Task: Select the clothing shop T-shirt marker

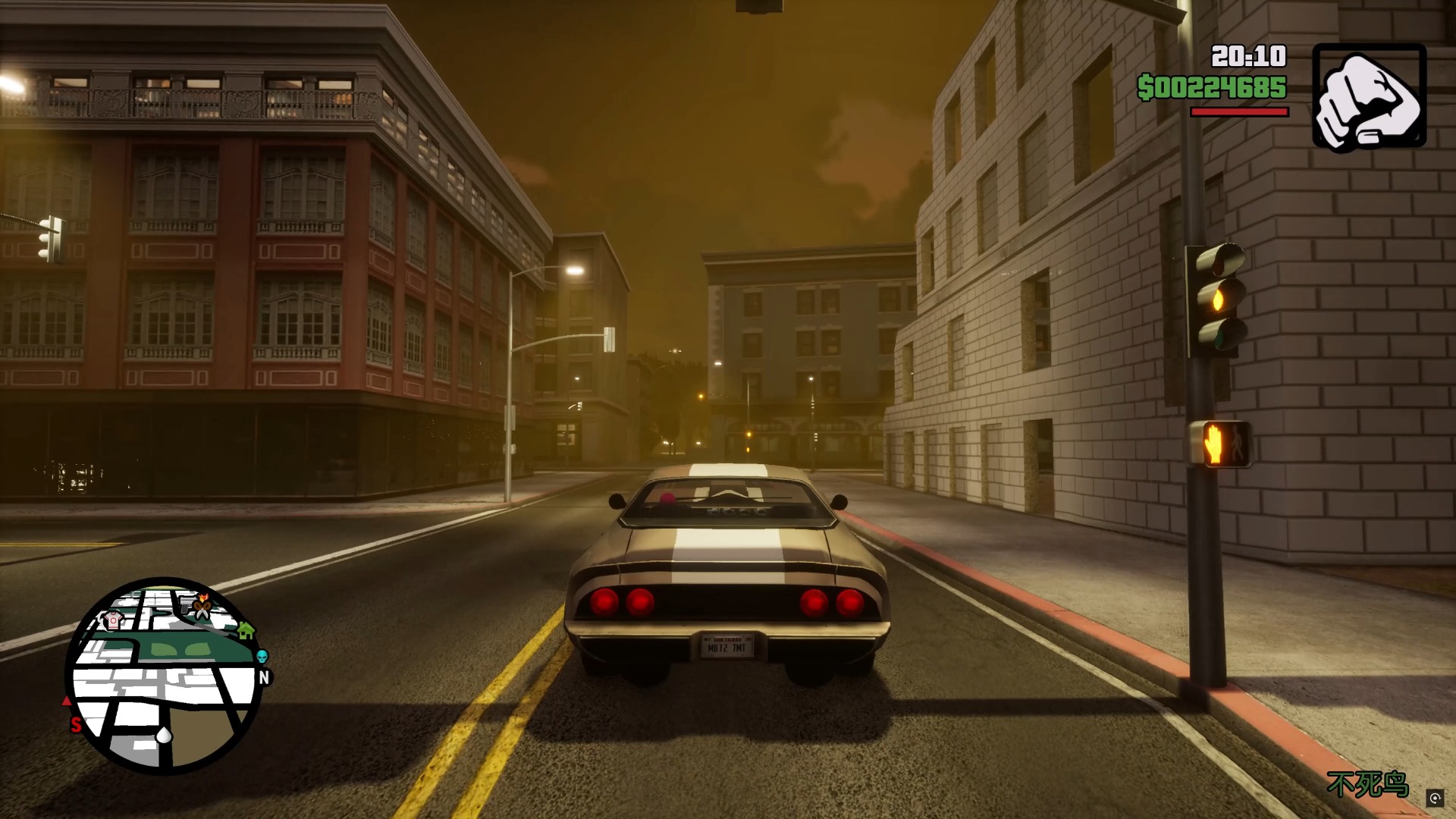Action: point(113,620)
